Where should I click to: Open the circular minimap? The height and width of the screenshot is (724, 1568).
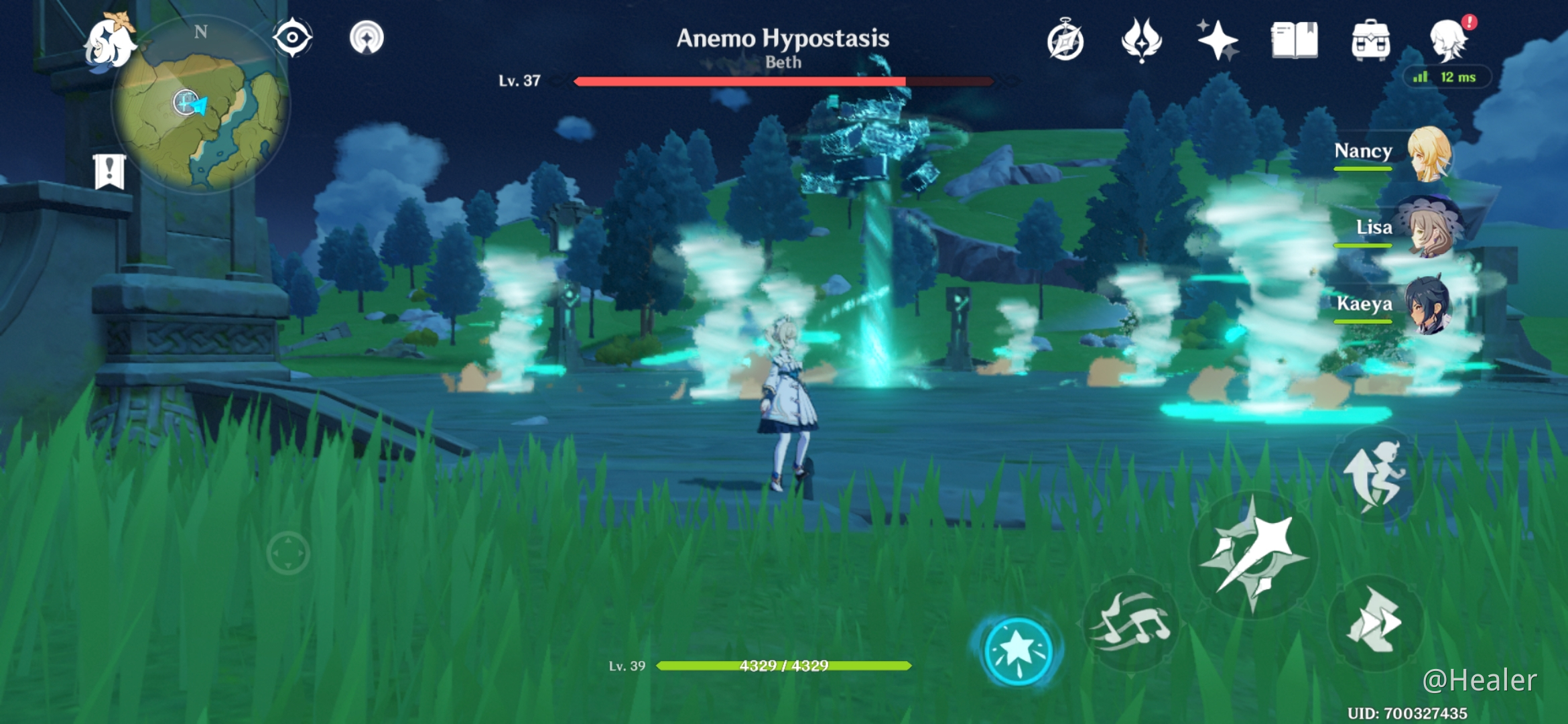tap(201, 107)
